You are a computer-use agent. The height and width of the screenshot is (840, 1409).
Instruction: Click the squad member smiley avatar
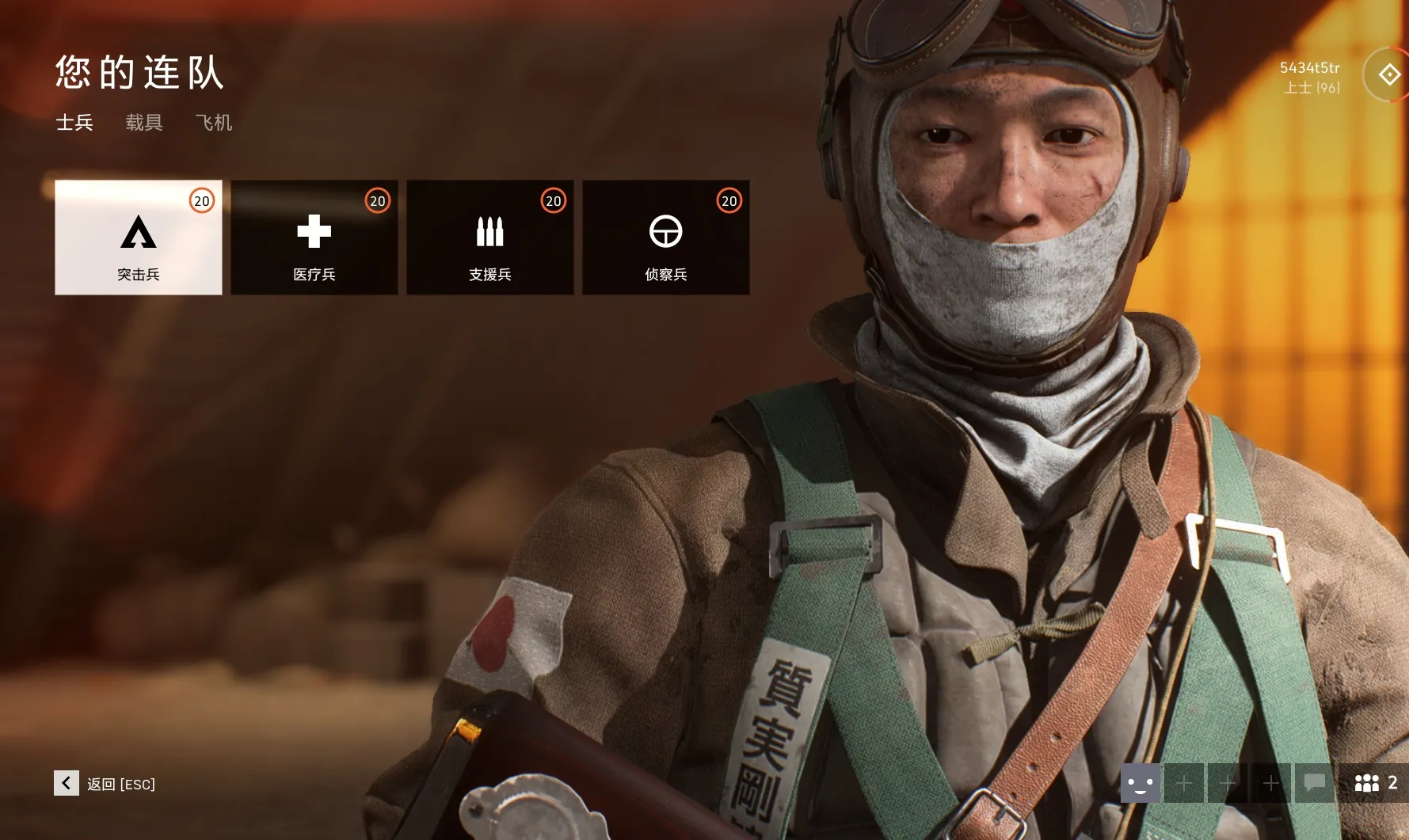pyautogui.click(x=1141, y=784)
